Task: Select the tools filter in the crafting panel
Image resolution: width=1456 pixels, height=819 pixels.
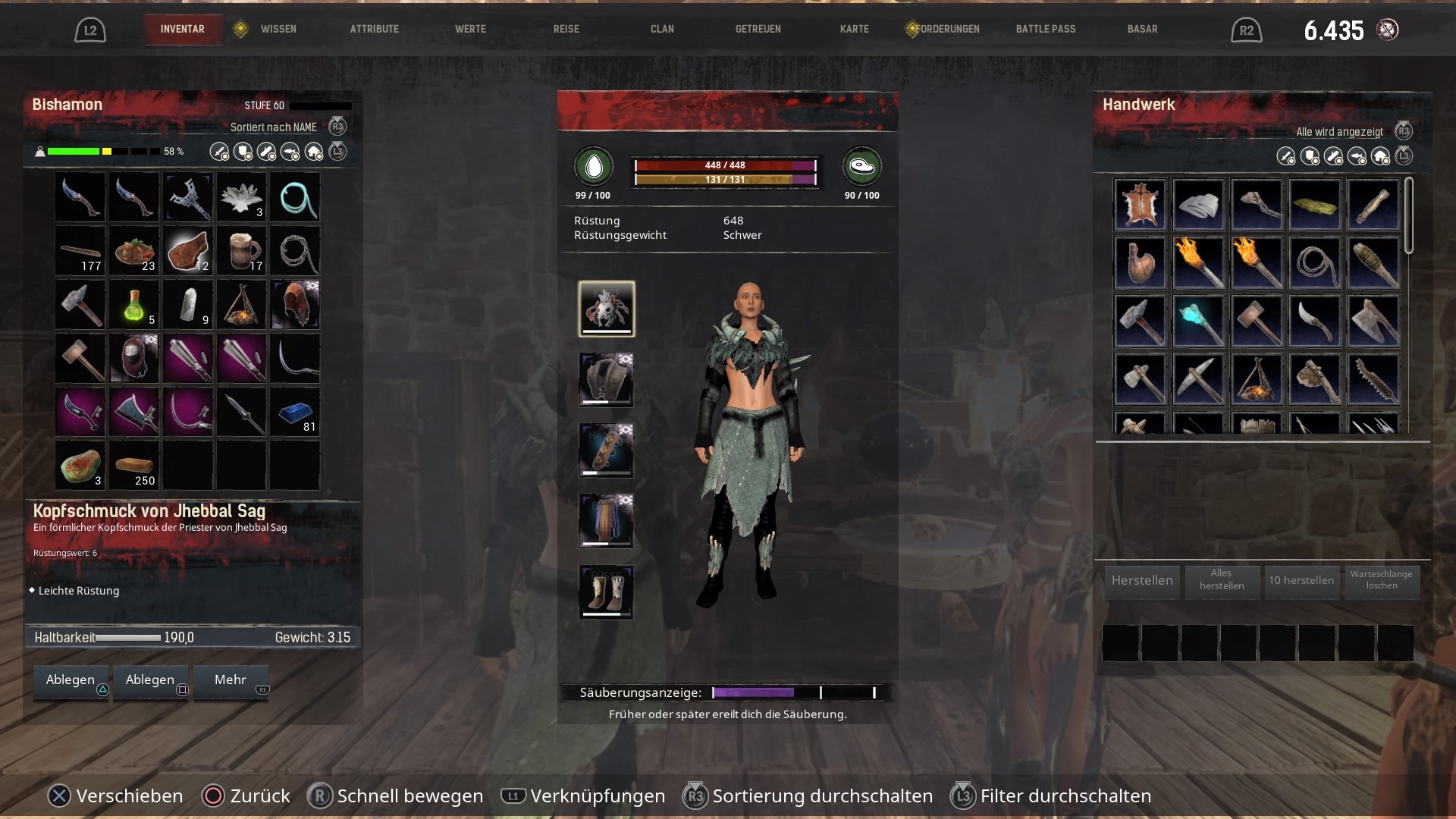Action: [1332, 156]
